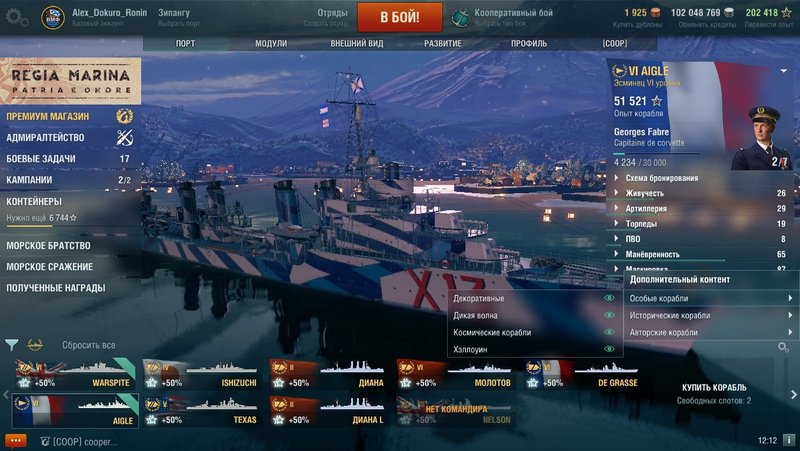Go to the РАЗВИТИЕ tab

(442, 44)
